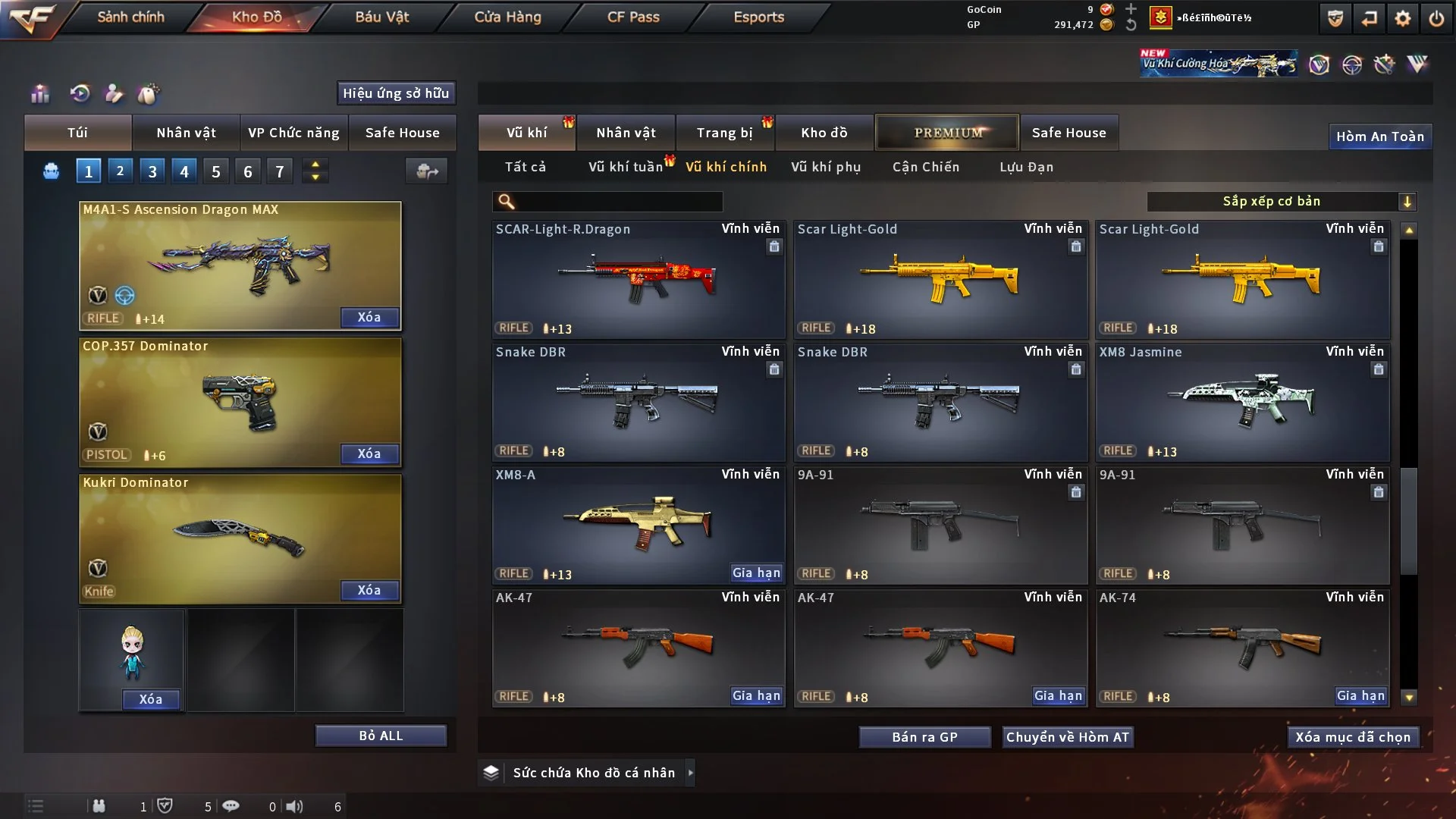Unequip everything with Bỏ ALL
Image resolution: width=1456 pixels, height=819 pixels.
(x=381, y=736)
